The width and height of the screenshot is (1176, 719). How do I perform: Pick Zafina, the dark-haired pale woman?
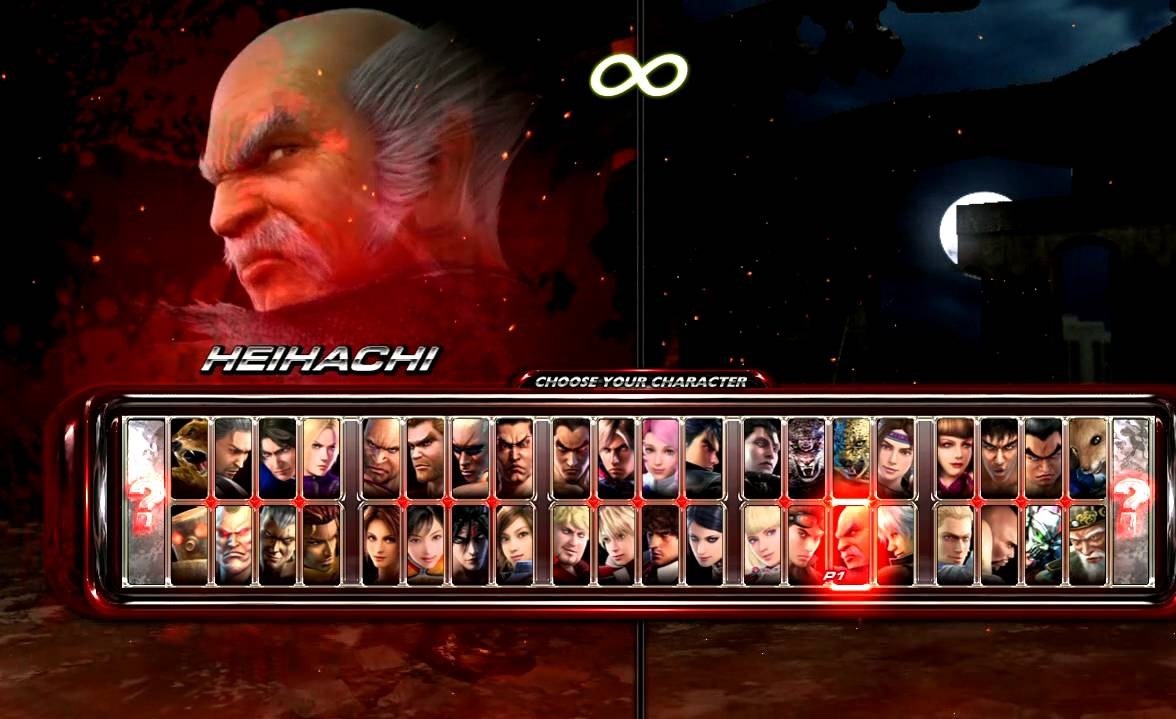pos(704,543)
